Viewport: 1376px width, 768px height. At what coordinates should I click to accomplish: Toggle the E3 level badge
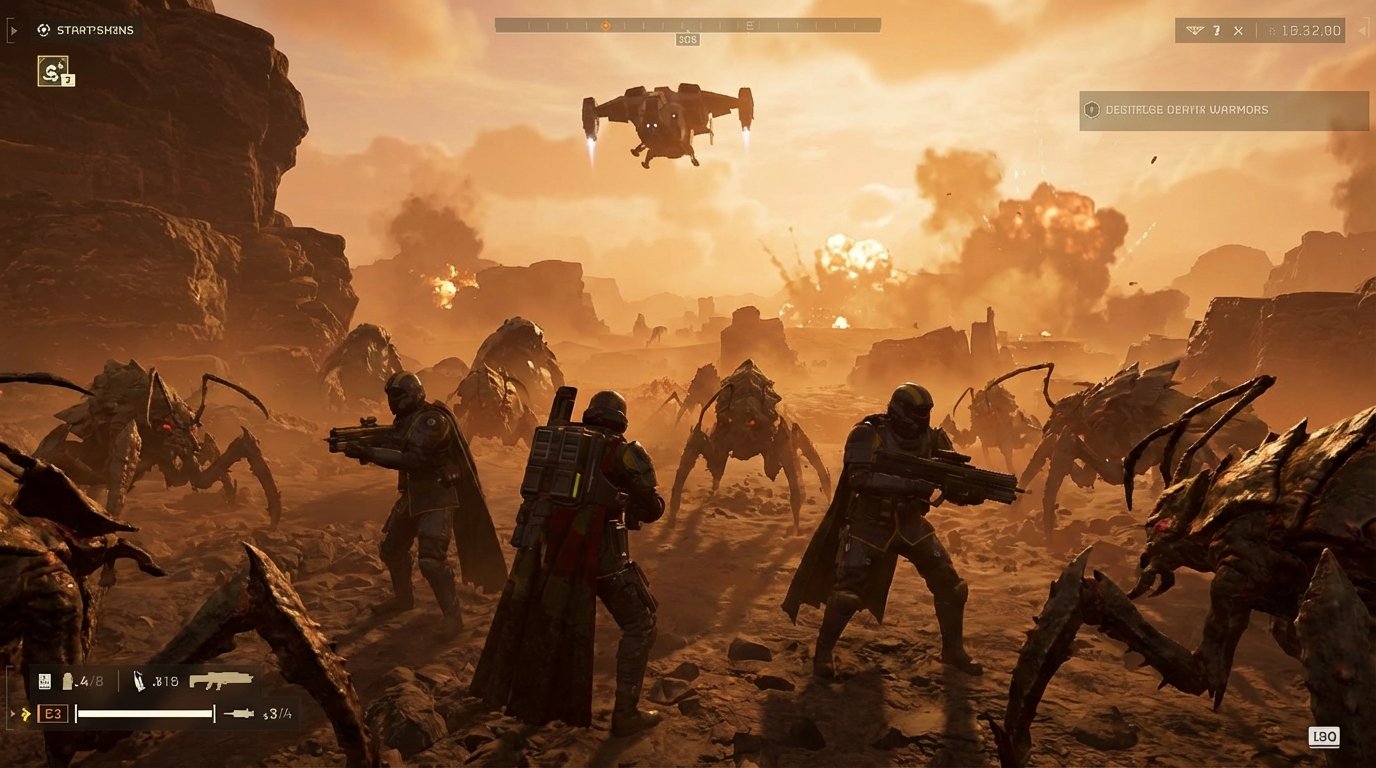click(x=53, y=713)
